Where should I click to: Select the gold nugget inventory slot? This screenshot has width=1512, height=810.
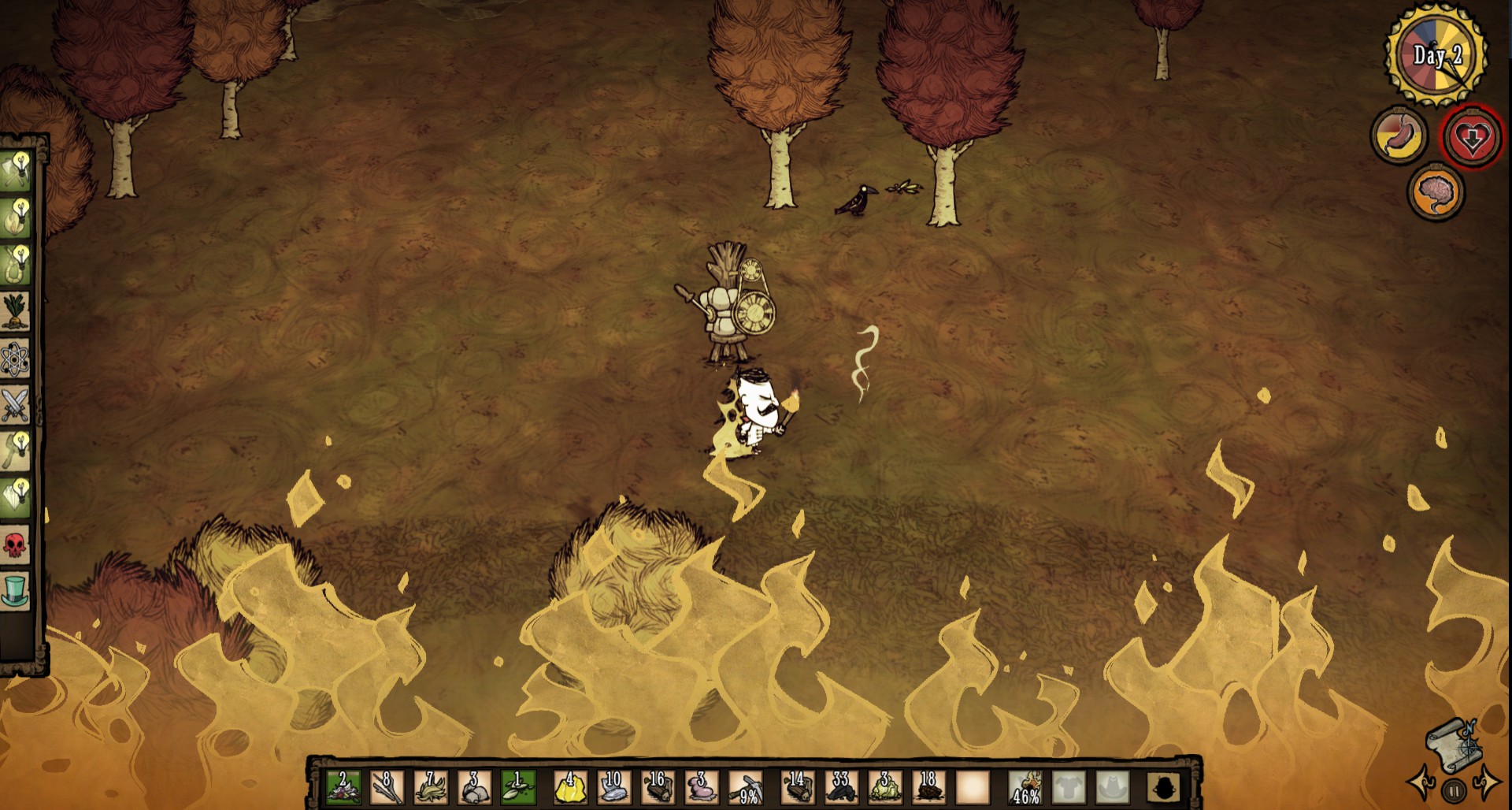(569, 787)
